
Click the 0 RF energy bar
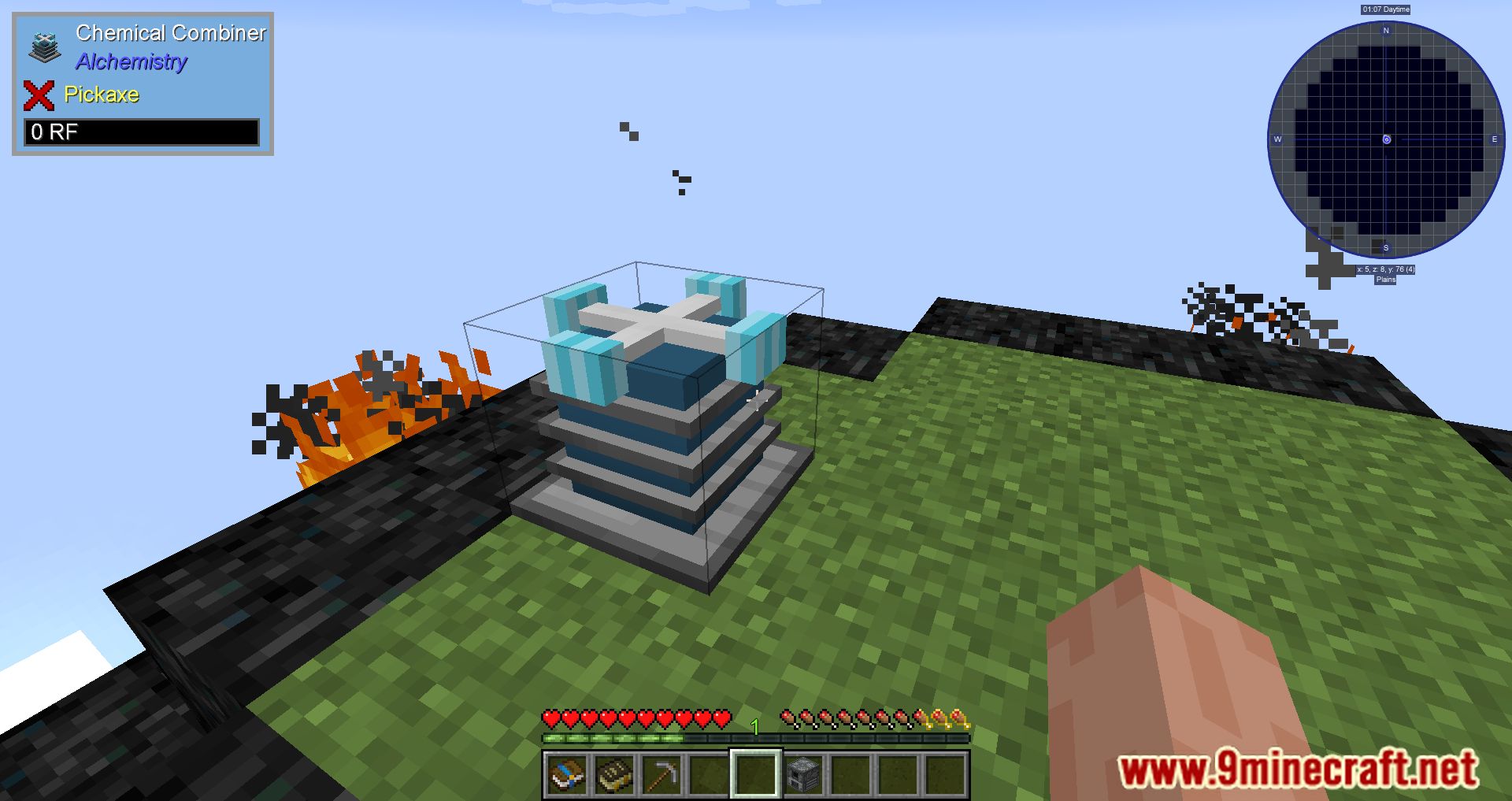pyautogui.click(x=142, y=132)
